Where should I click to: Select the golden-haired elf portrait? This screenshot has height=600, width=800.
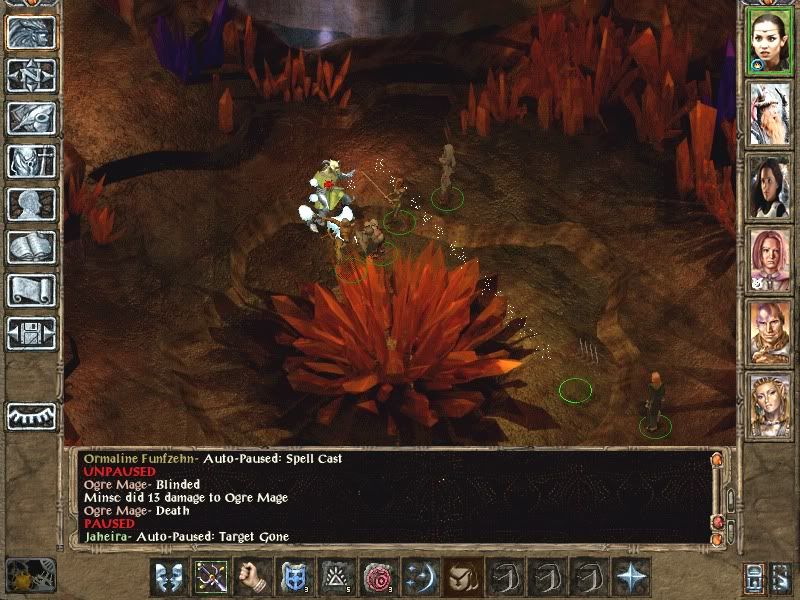(x=770, y=404)
